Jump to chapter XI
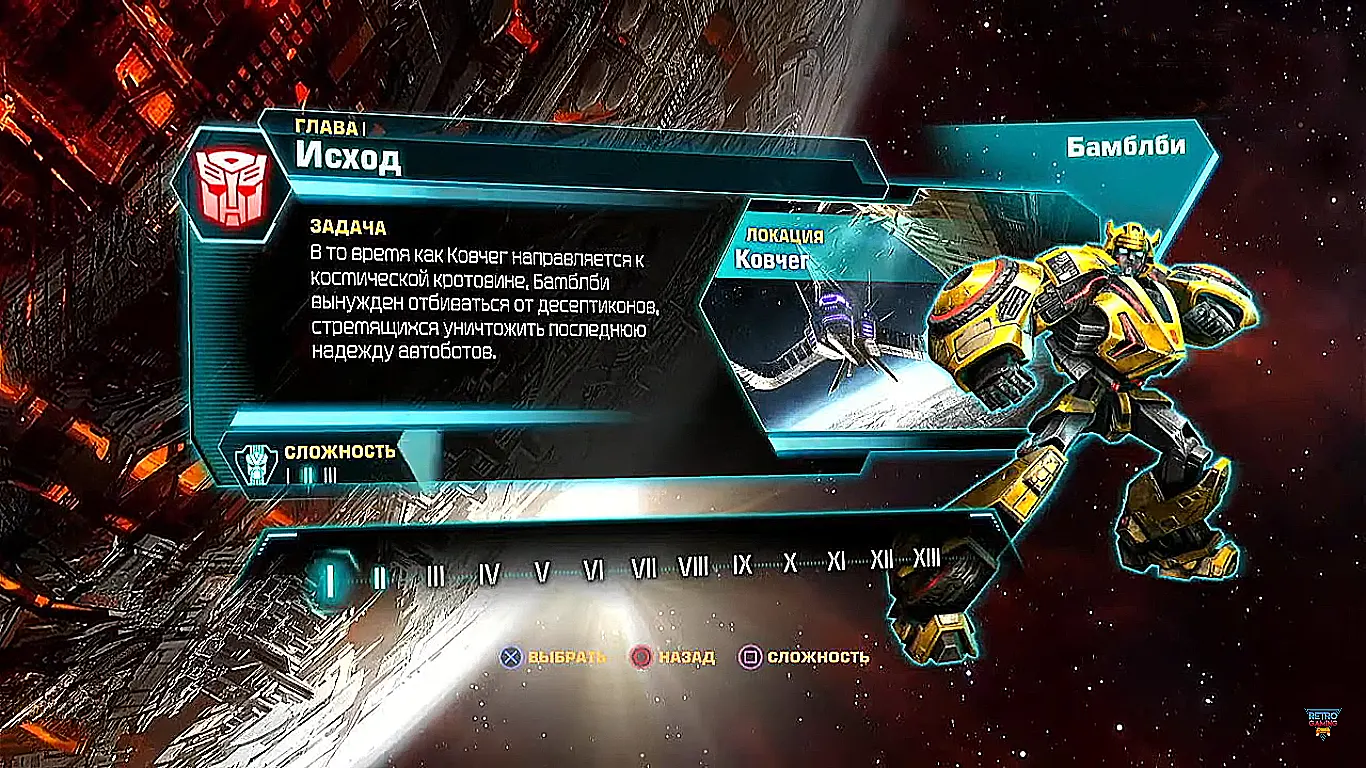 pyautogui.click(x=836, y=561)
